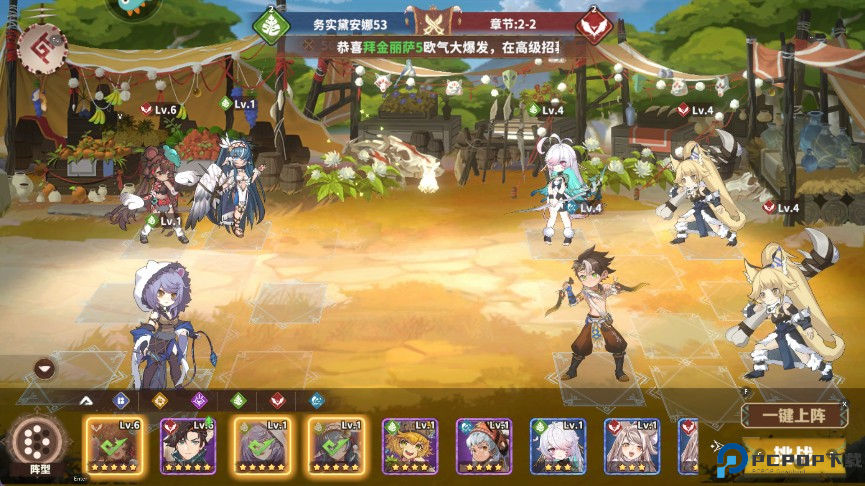Click the back button in the top-left corner
The image size is (865, 486).
coord(42,47)
